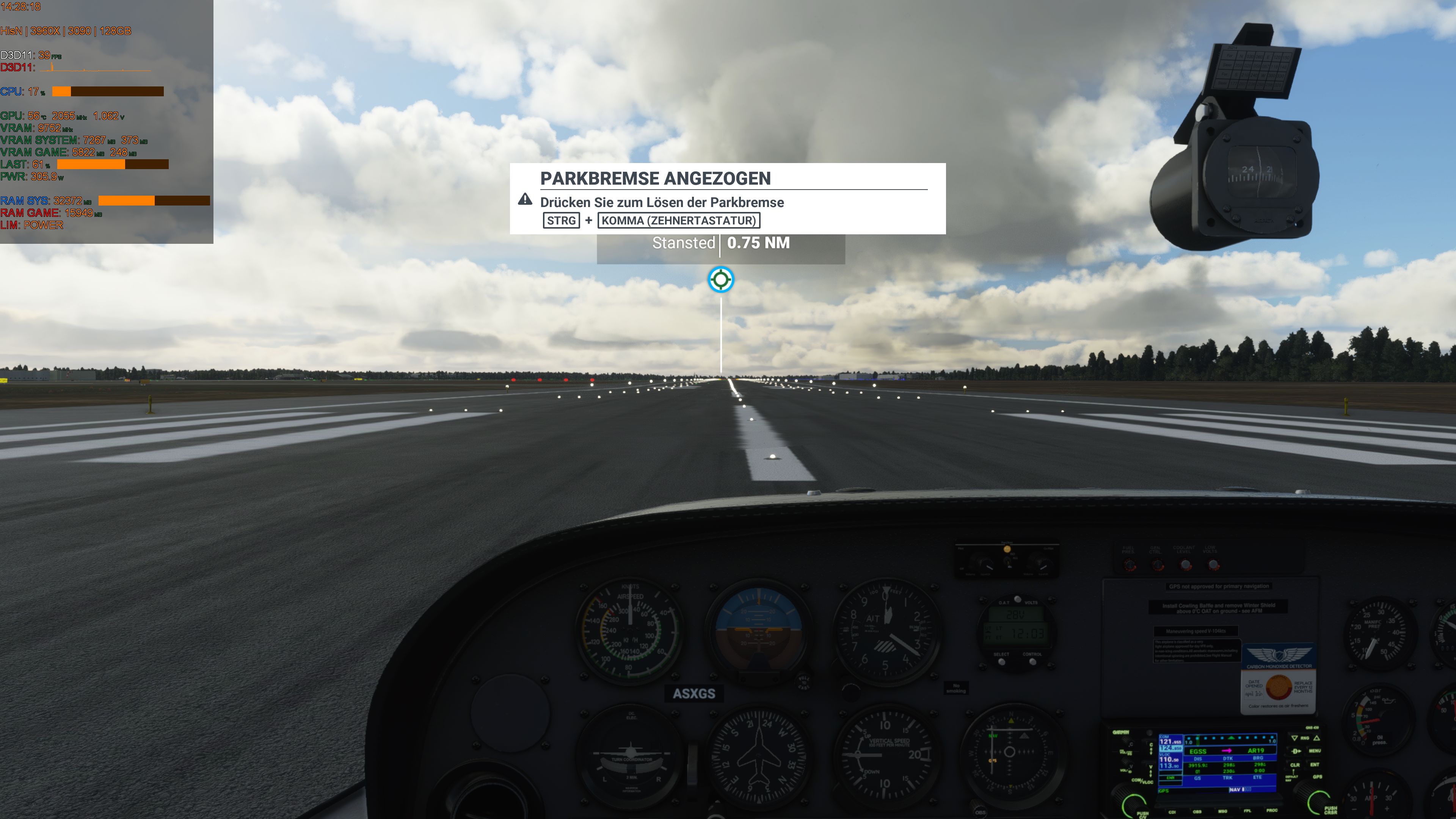
Task: Click the warning triangle in the parking brake notification
Action: (x=525, y=199)
